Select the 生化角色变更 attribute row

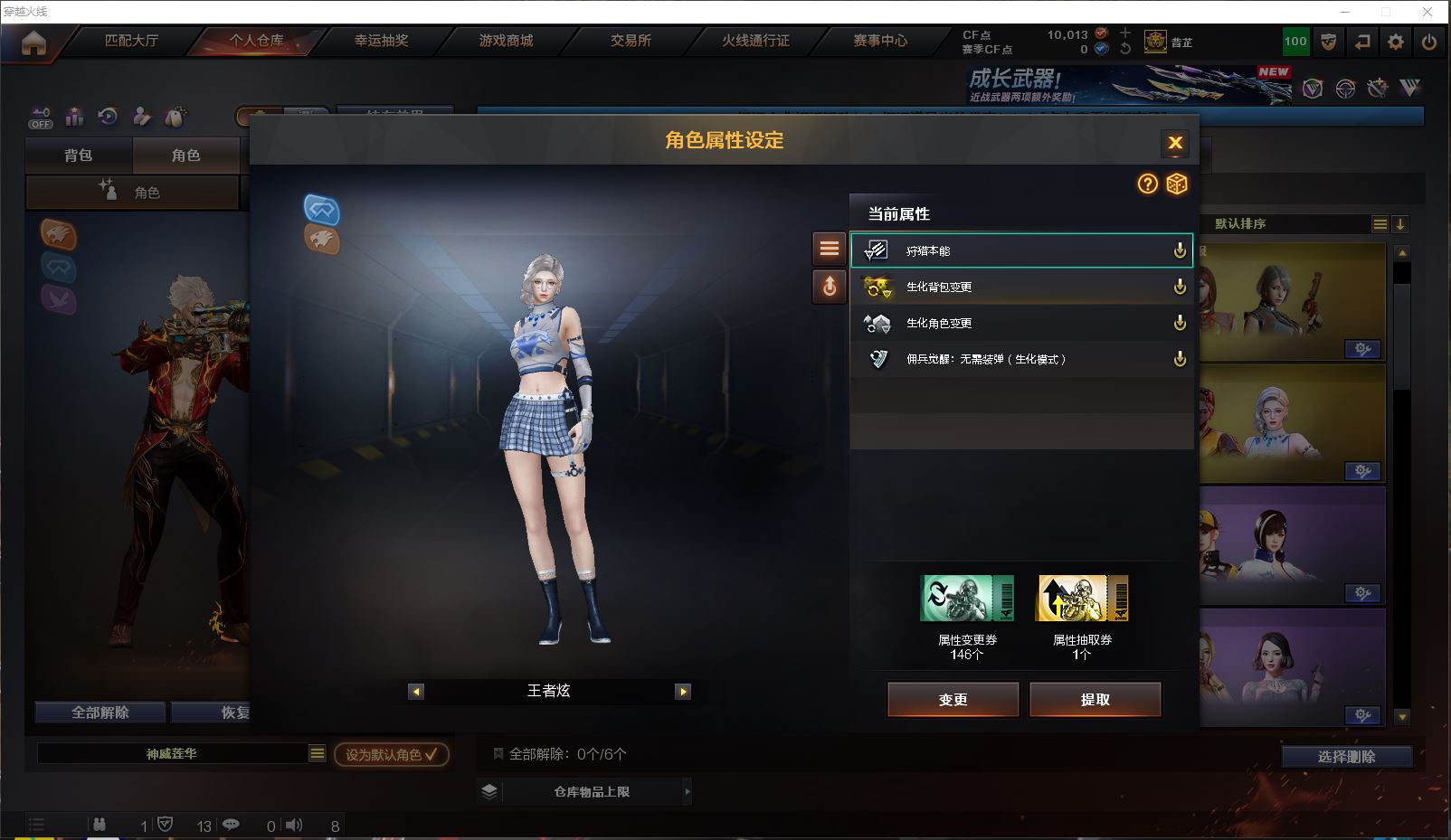pyautogui.click(x=1020, y=323)
